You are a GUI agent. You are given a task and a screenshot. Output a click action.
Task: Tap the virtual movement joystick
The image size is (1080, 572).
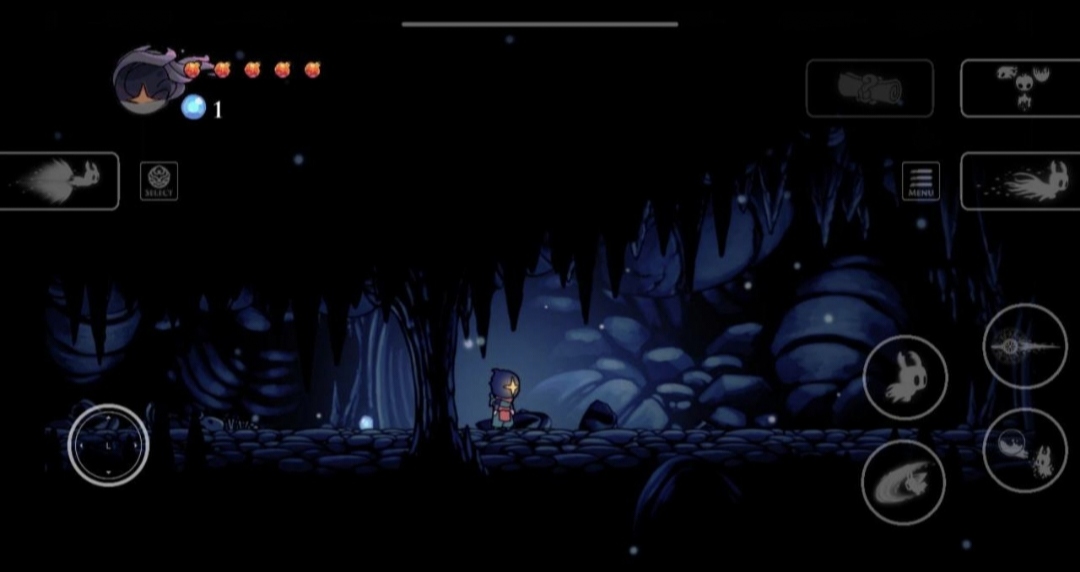click(x=108, y=445)
